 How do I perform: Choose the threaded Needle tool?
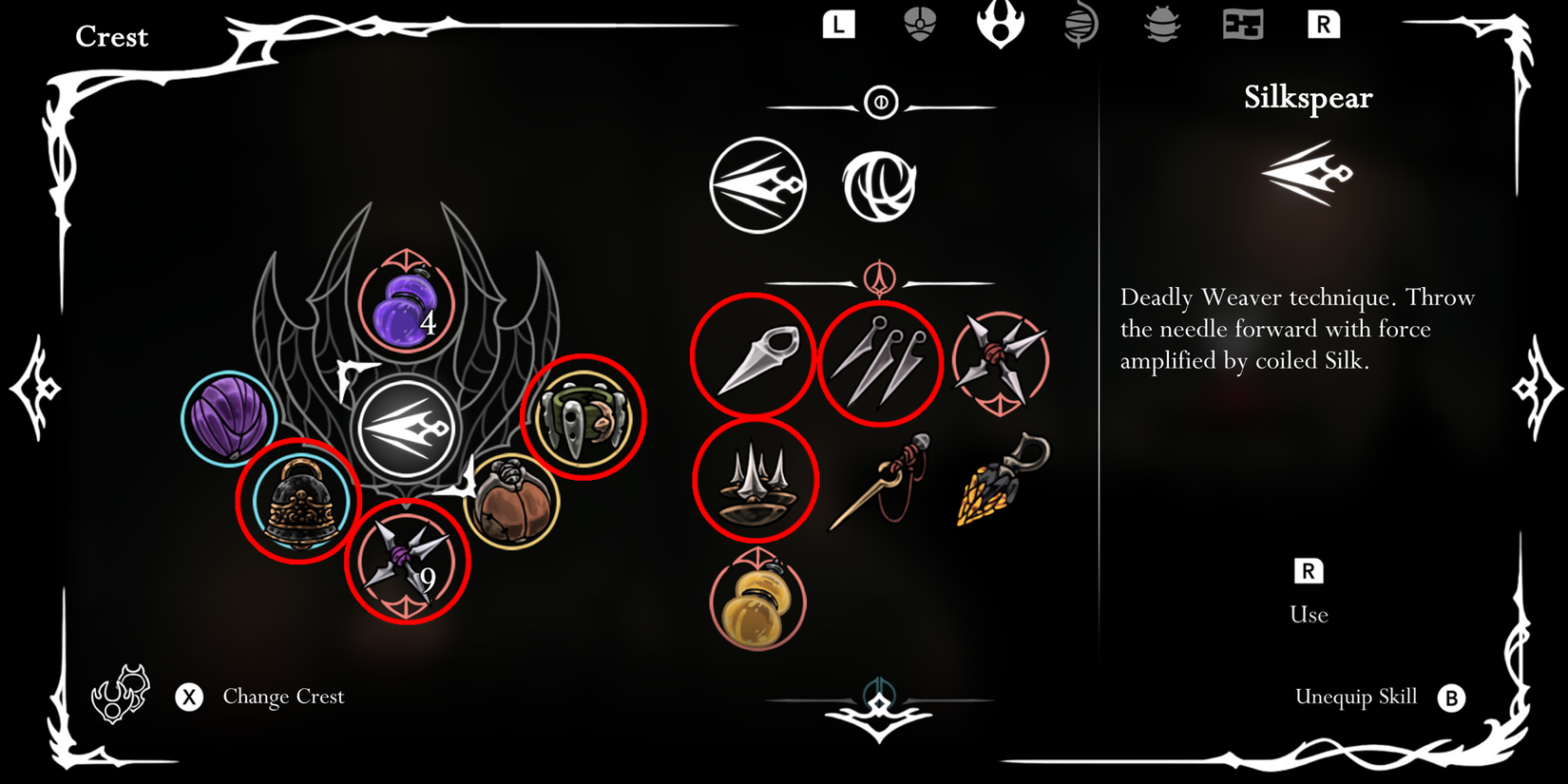(x=880, y=485)
